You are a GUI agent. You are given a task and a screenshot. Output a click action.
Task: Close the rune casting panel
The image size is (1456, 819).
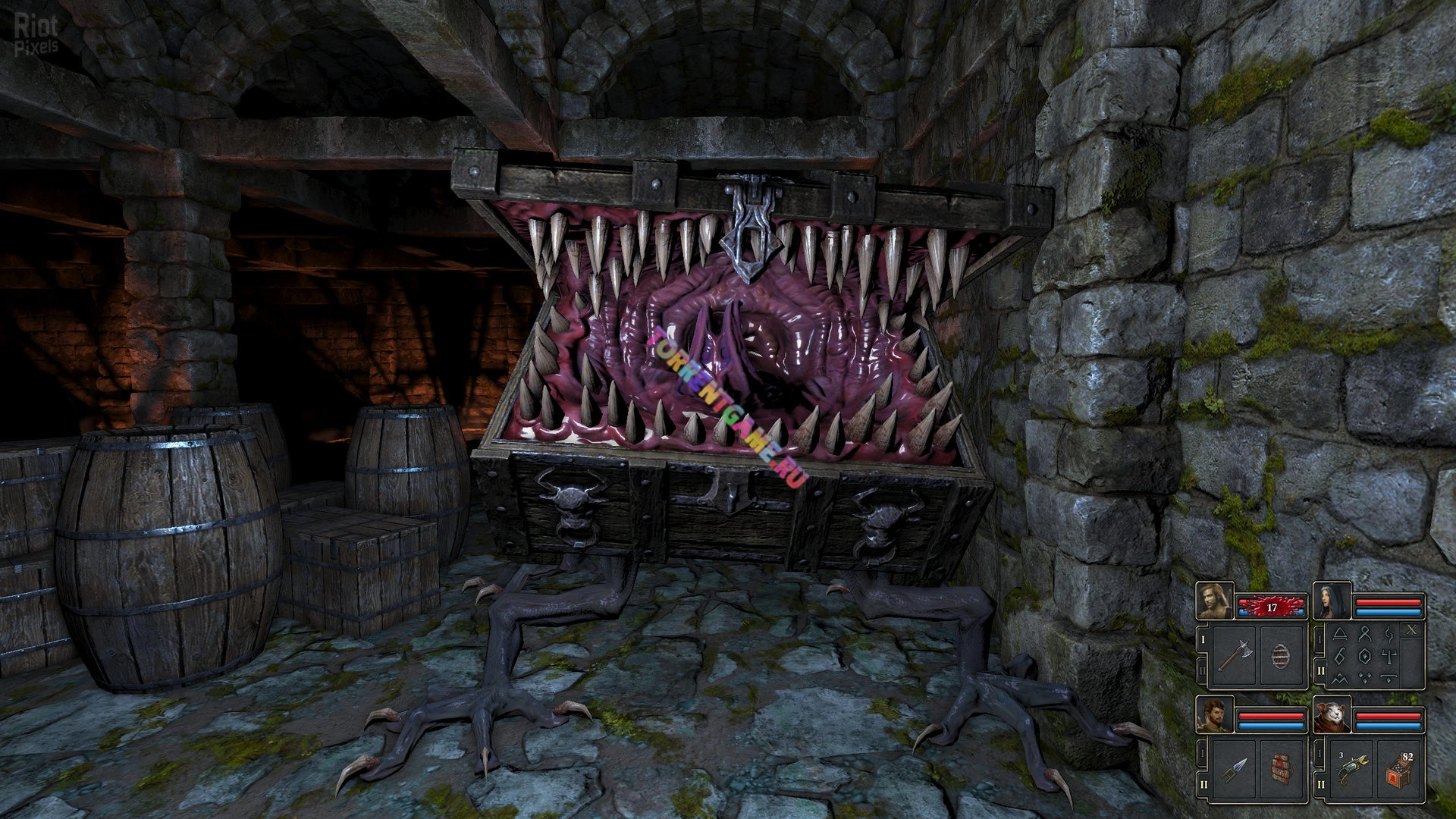pyautogui.click(x=1412, y=629)
